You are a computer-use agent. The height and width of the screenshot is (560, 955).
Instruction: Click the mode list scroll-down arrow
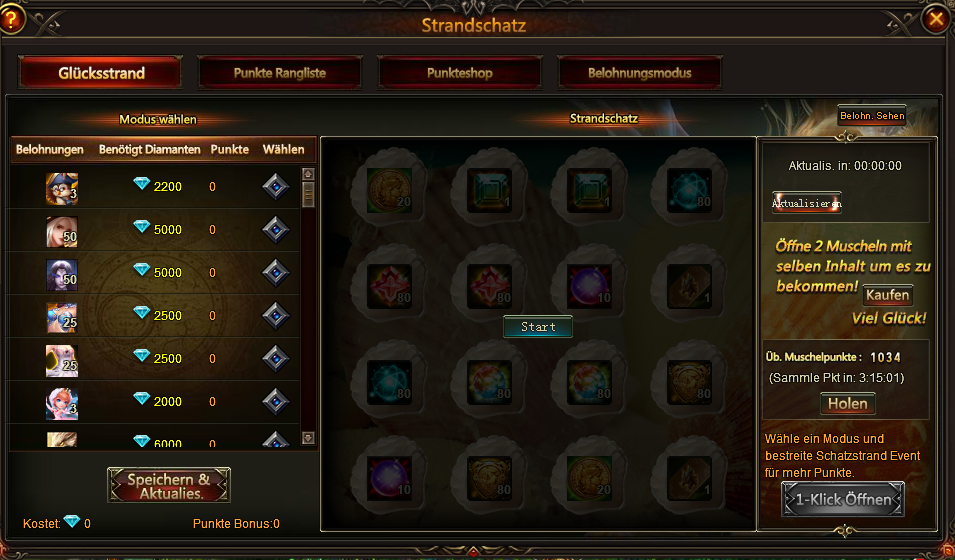click(308, 437)
